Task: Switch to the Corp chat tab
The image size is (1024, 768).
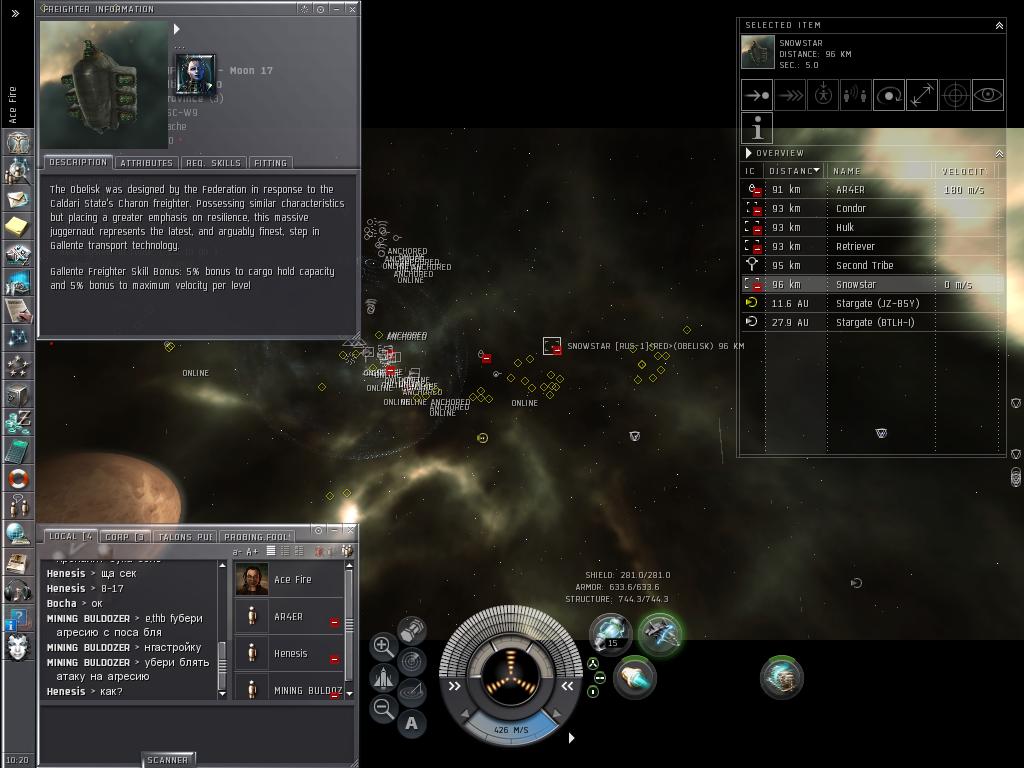Action: 125,537
